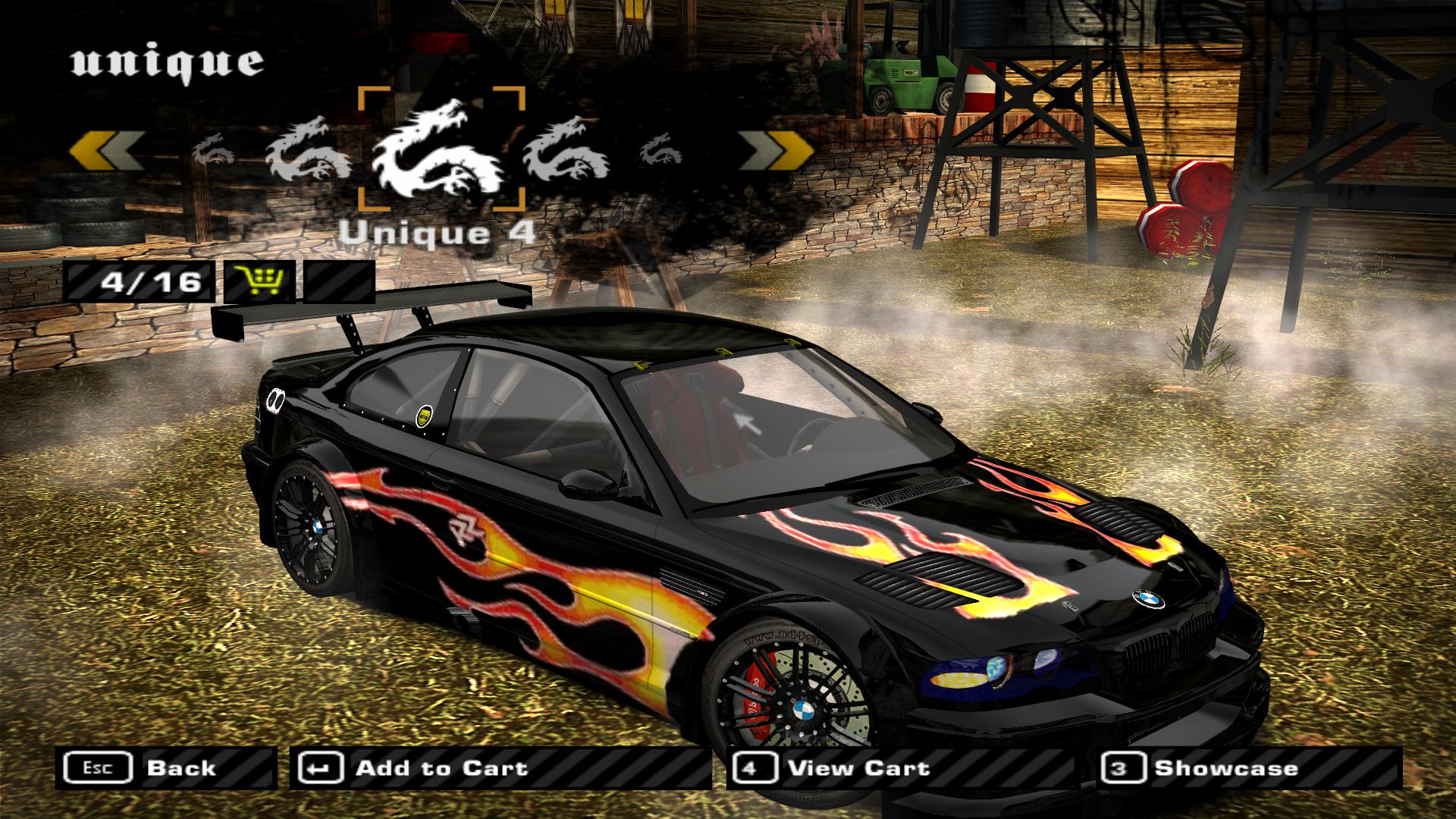Open the View Cart option

[x=899, y=768]
